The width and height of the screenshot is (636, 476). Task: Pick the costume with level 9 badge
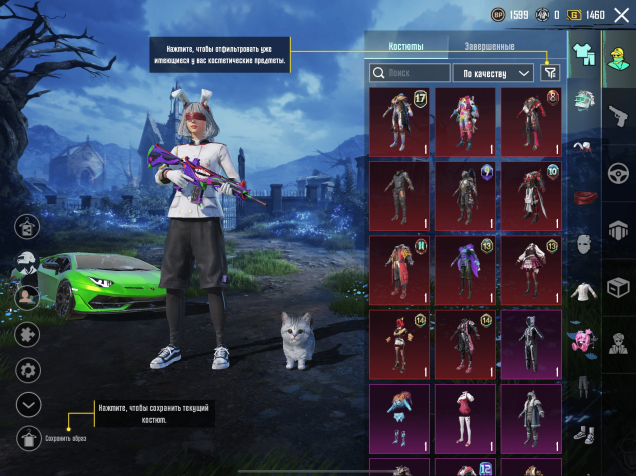coord(465,195)
